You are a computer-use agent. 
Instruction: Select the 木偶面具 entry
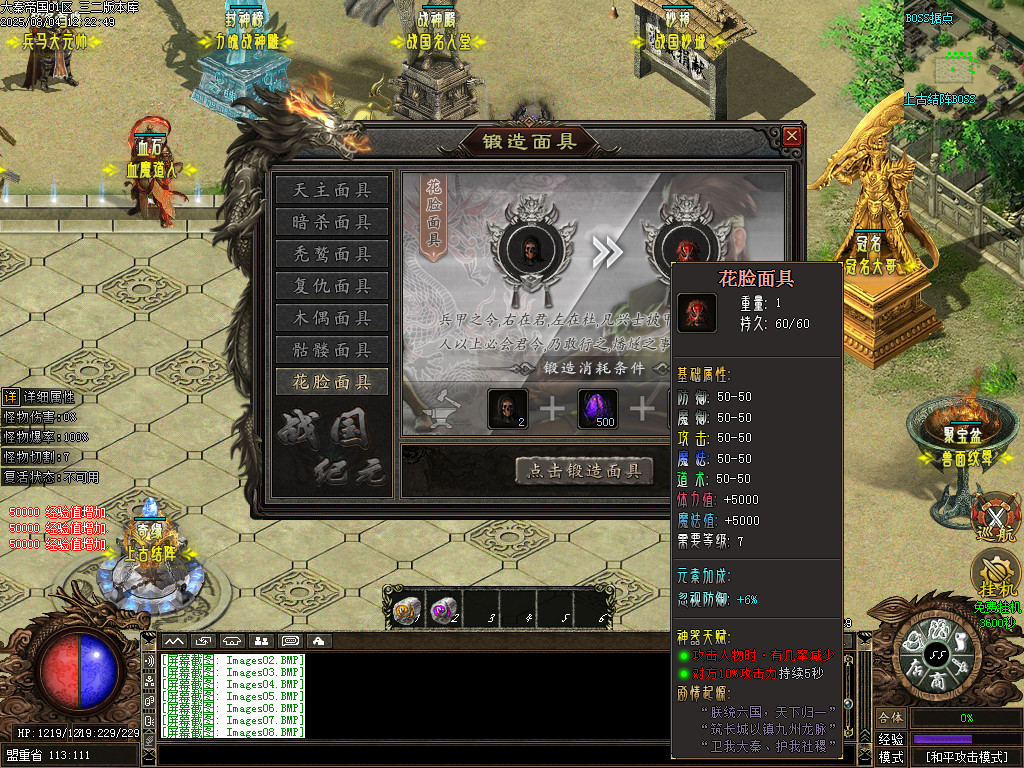click(x=332, y=318)
